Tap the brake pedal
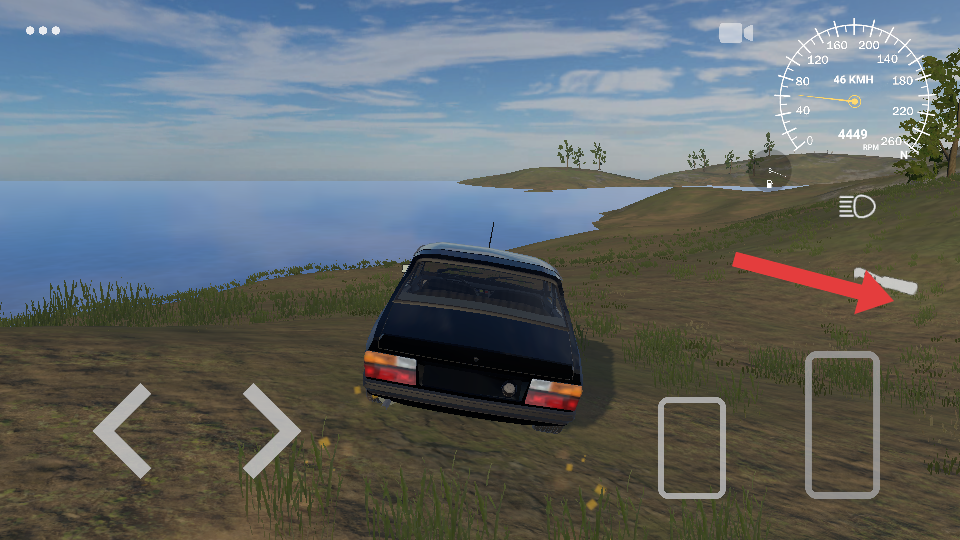The image size is (960, 540). click(691, 447)
